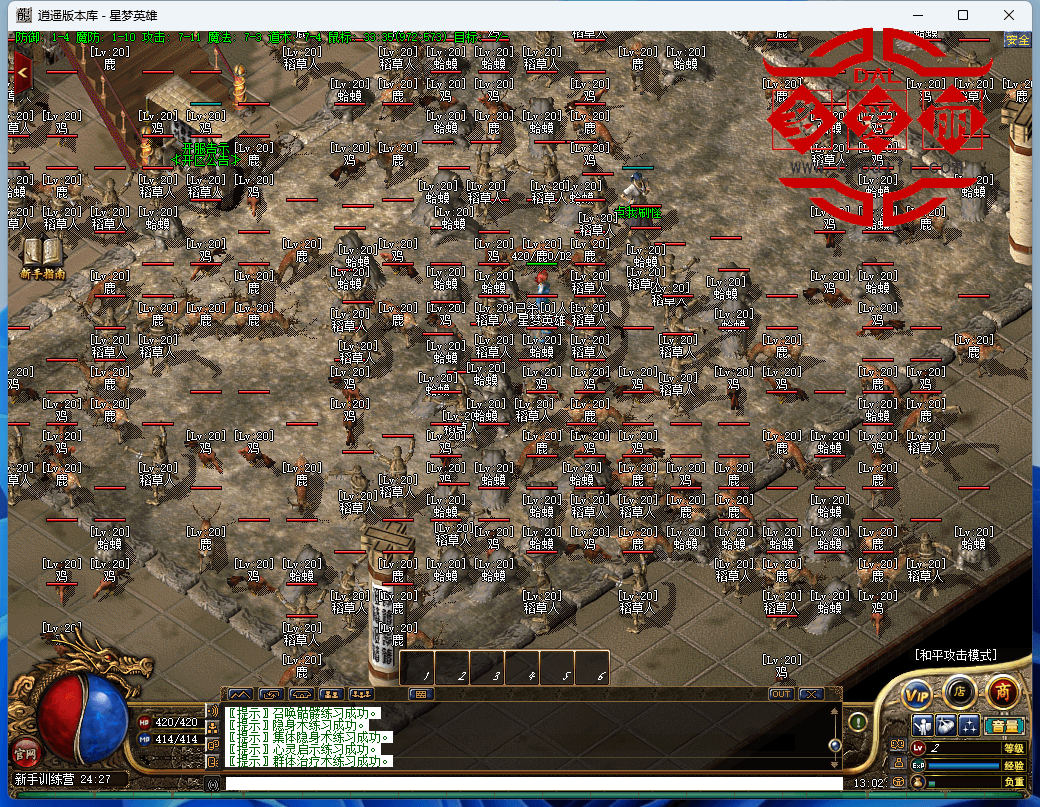This screenshot has width=1040, height=807.
Task: Select quick slot number 1
Action: [419, 668]
